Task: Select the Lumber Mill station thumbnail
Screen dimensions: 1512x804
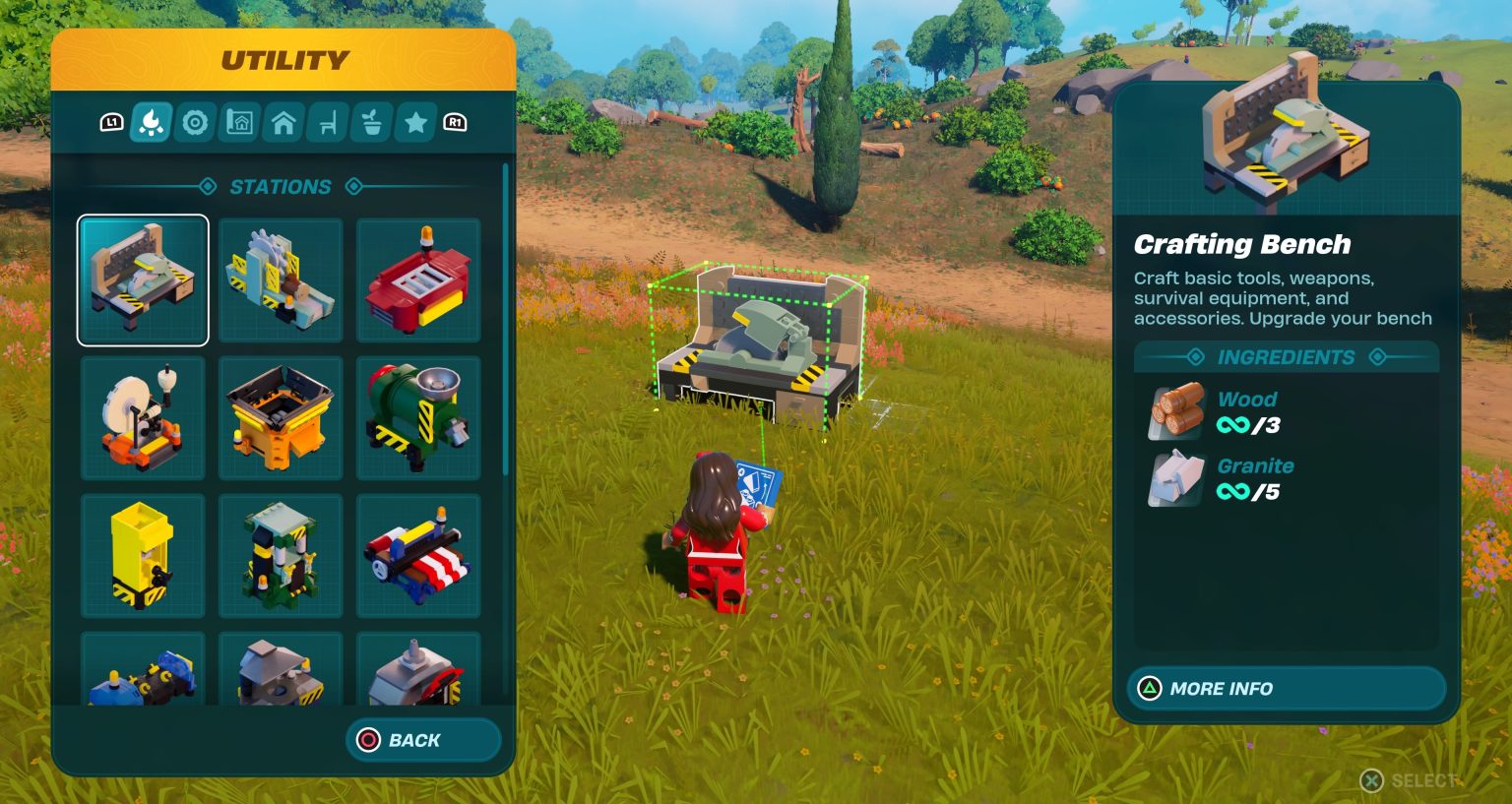Action: coord(281,279)
